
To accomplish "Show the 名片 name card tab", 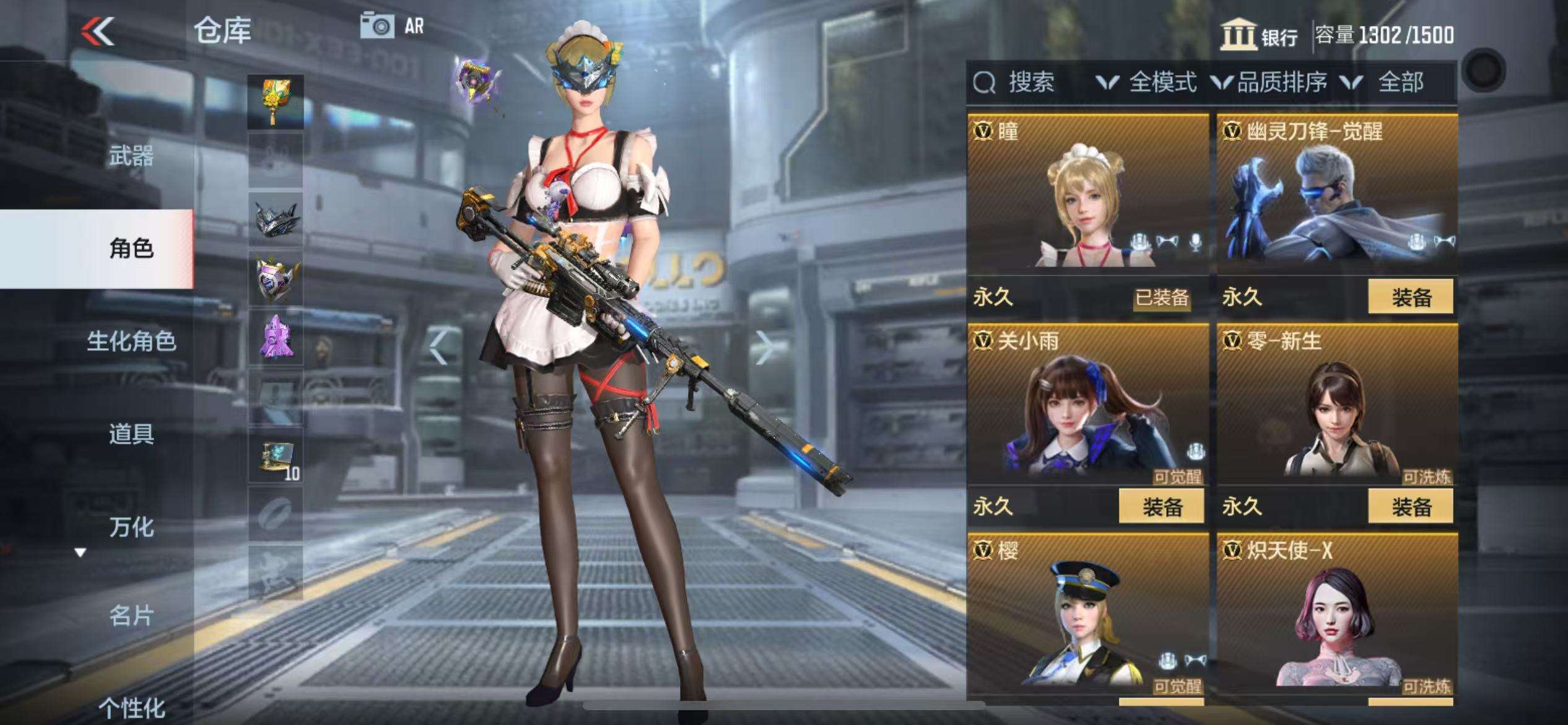I will coord(131,616).
